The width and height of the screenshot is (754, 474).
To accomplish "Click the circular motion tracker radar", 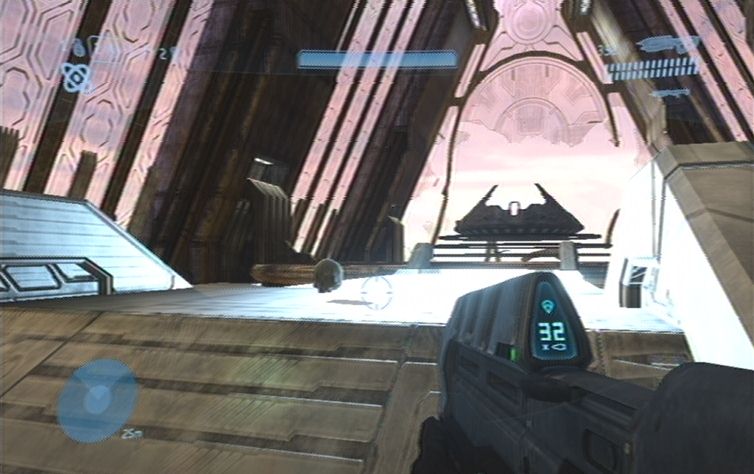I will [x=97, y=401].
